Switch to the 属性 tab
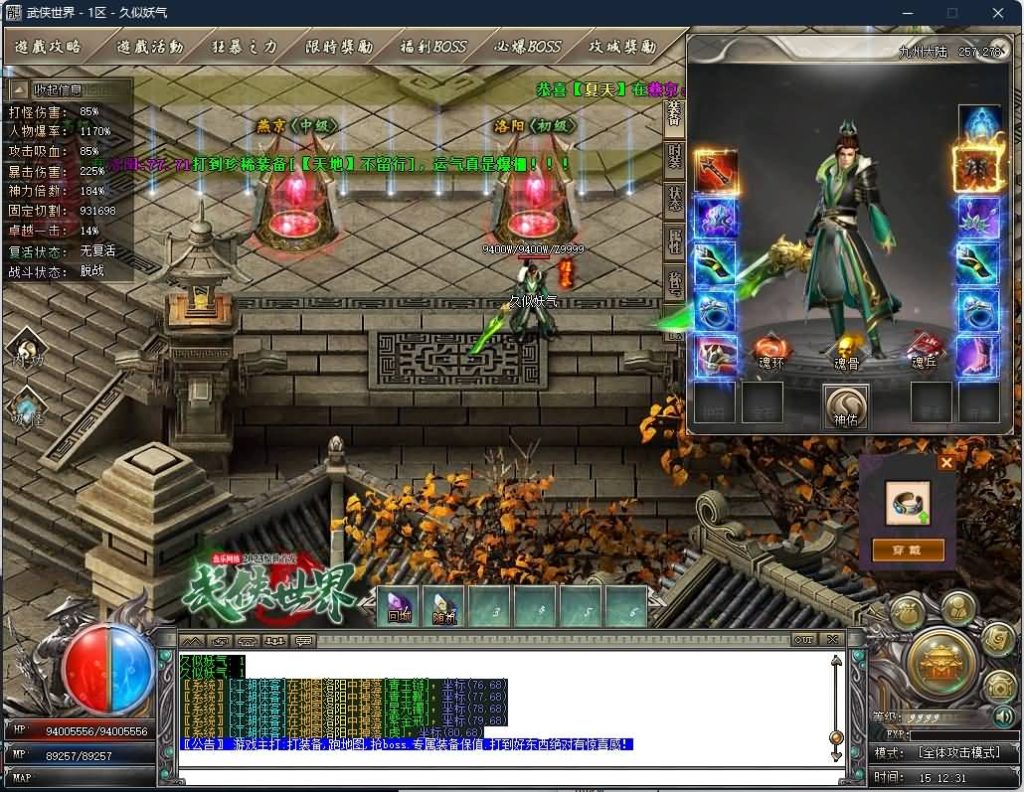The image size is (1024, 792). 675,240
